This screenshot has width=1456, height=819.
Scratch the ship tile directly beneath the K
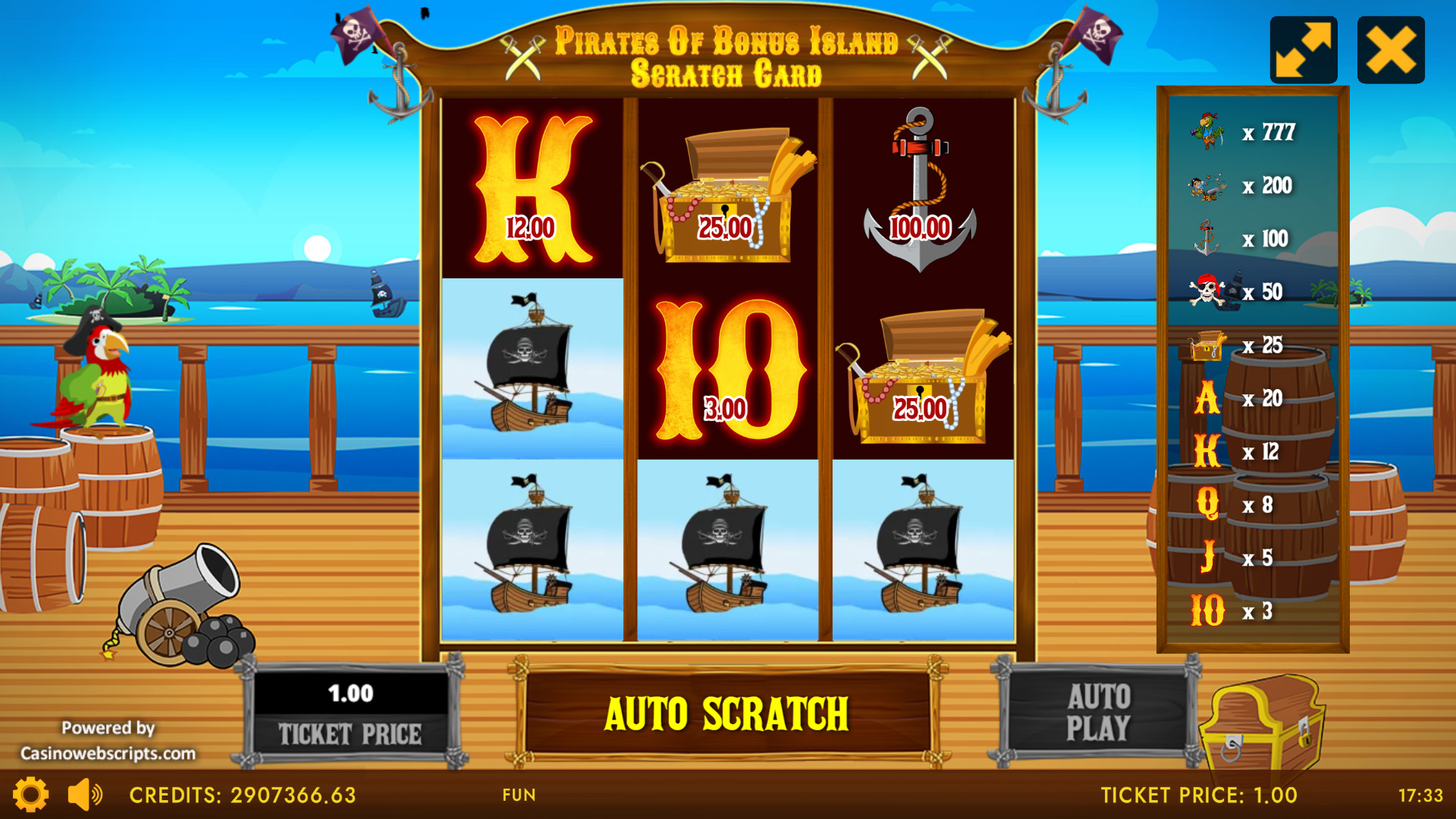pyautogui.click(x=532, y=369)
